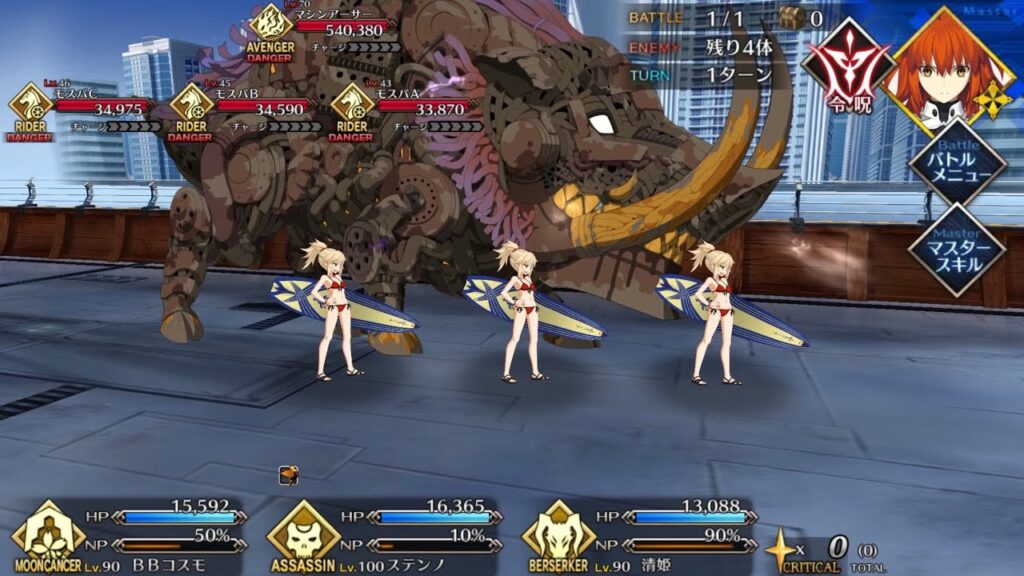Screen dimensions: 1024x576
Task: Open the Battle Menu button
Action: coord(956,164)
